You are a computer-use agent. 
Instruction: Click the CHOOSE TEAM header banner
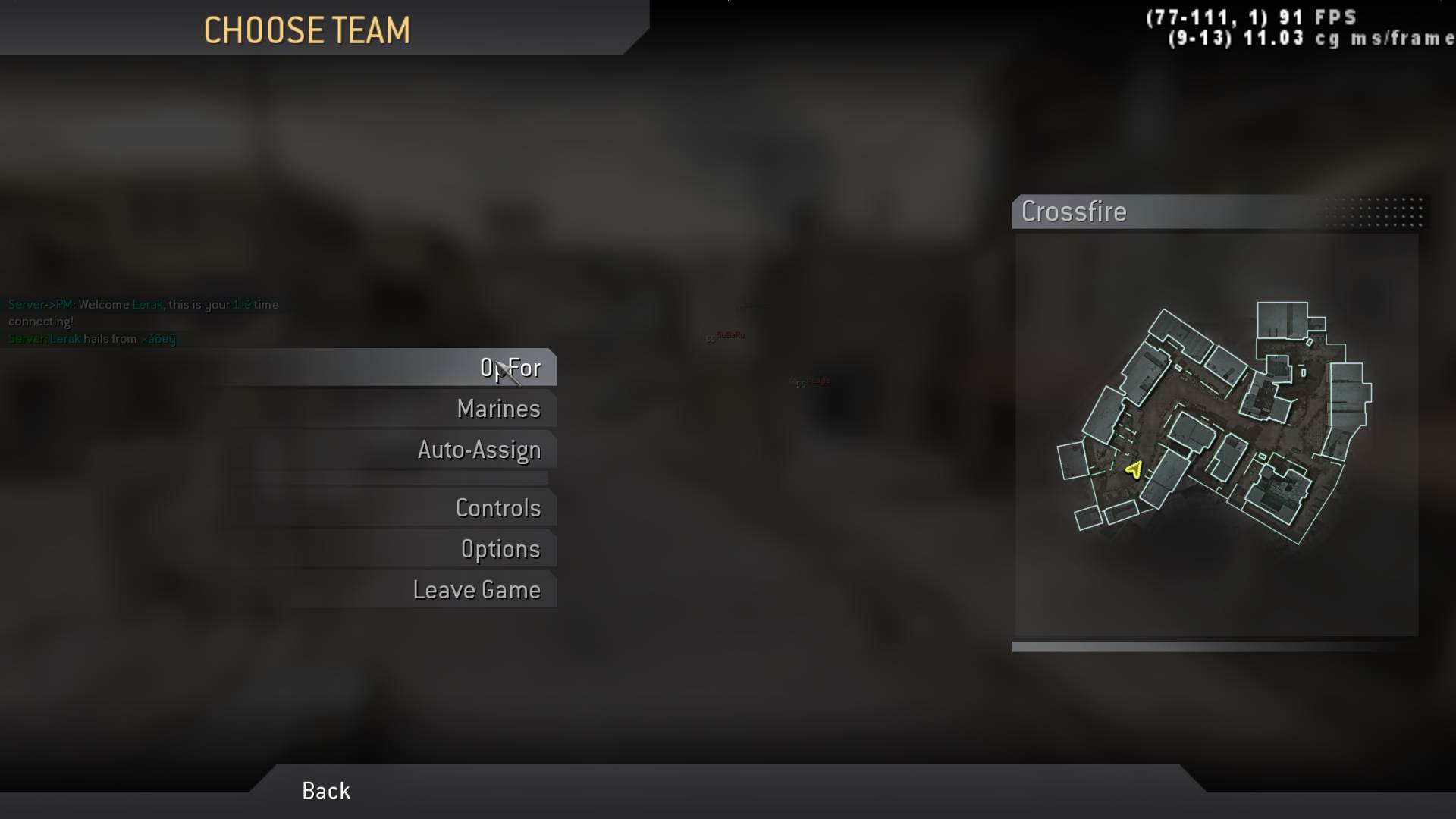pos(307,30)
